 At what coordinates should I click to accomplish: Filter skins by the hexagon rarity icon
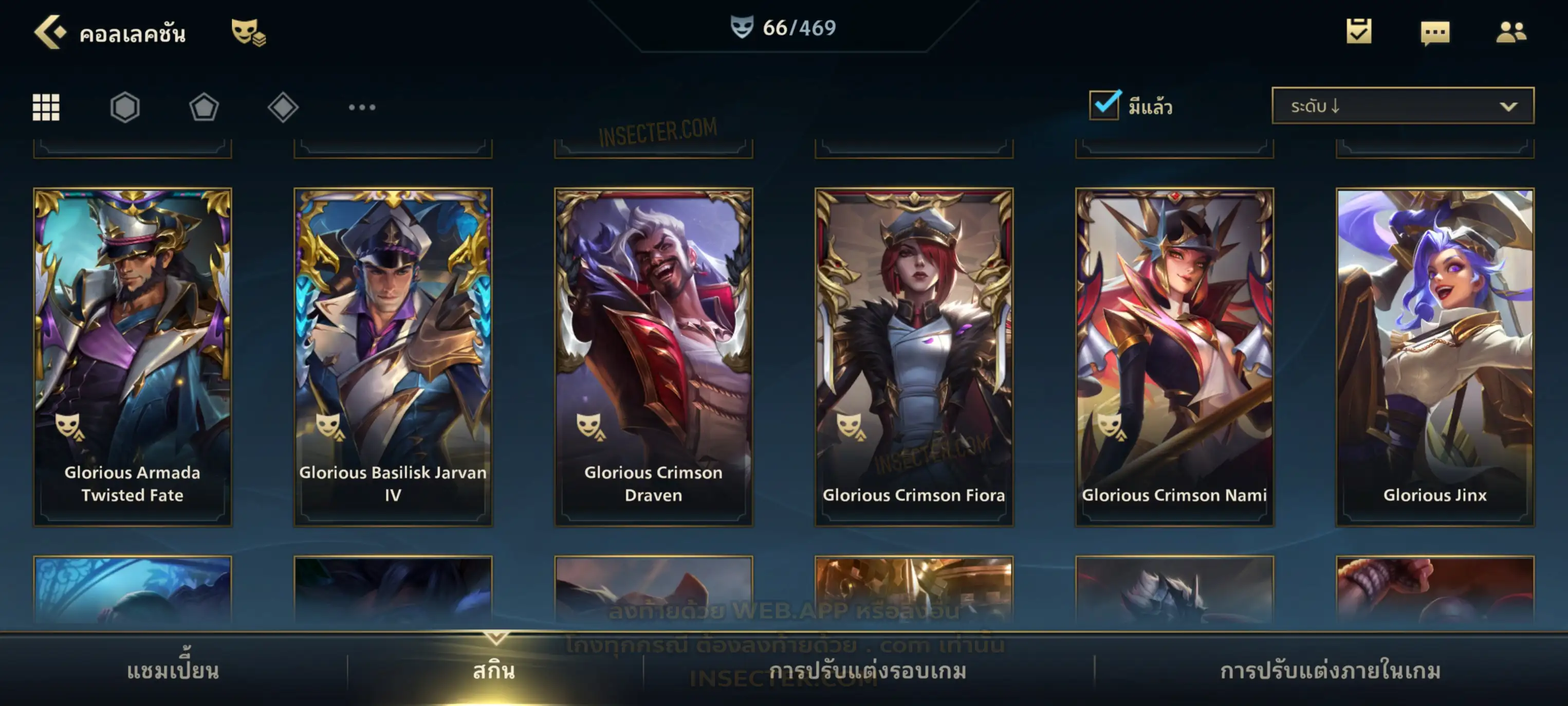125,107
